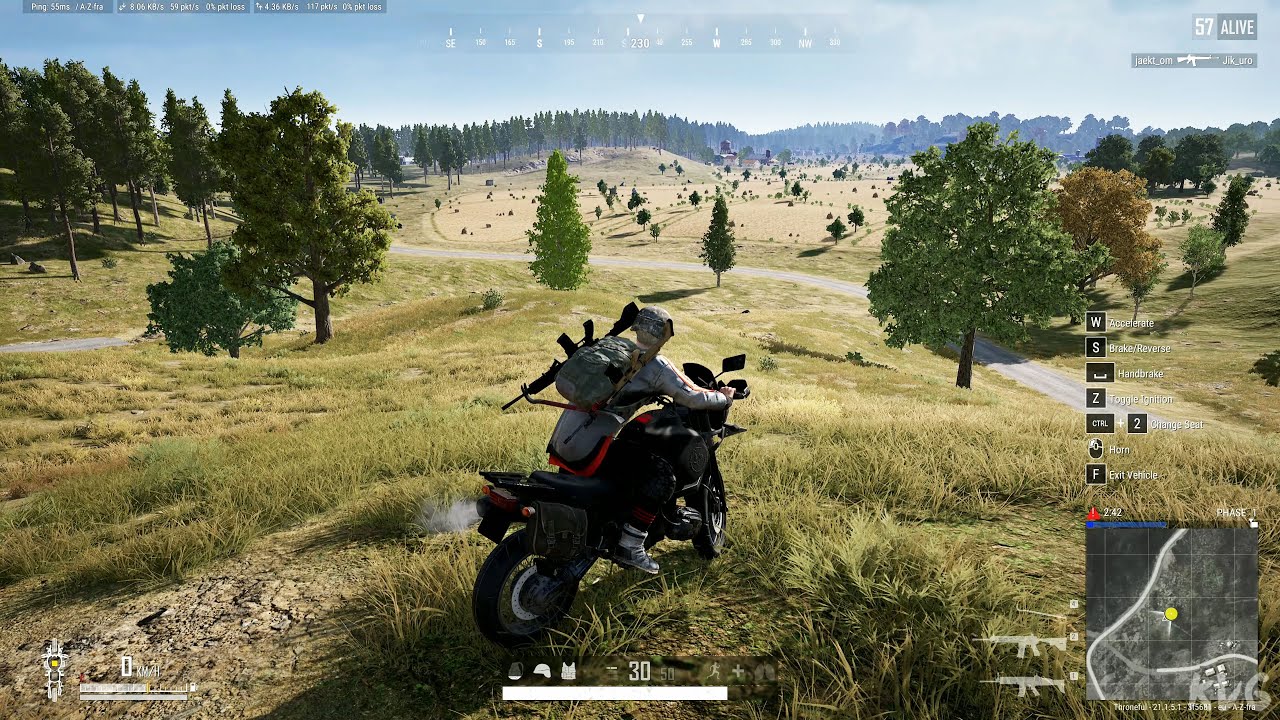Click the yellow fuel level marker on the gauge
Viewport: 1280px width, 720px height.
click(148, 688)
